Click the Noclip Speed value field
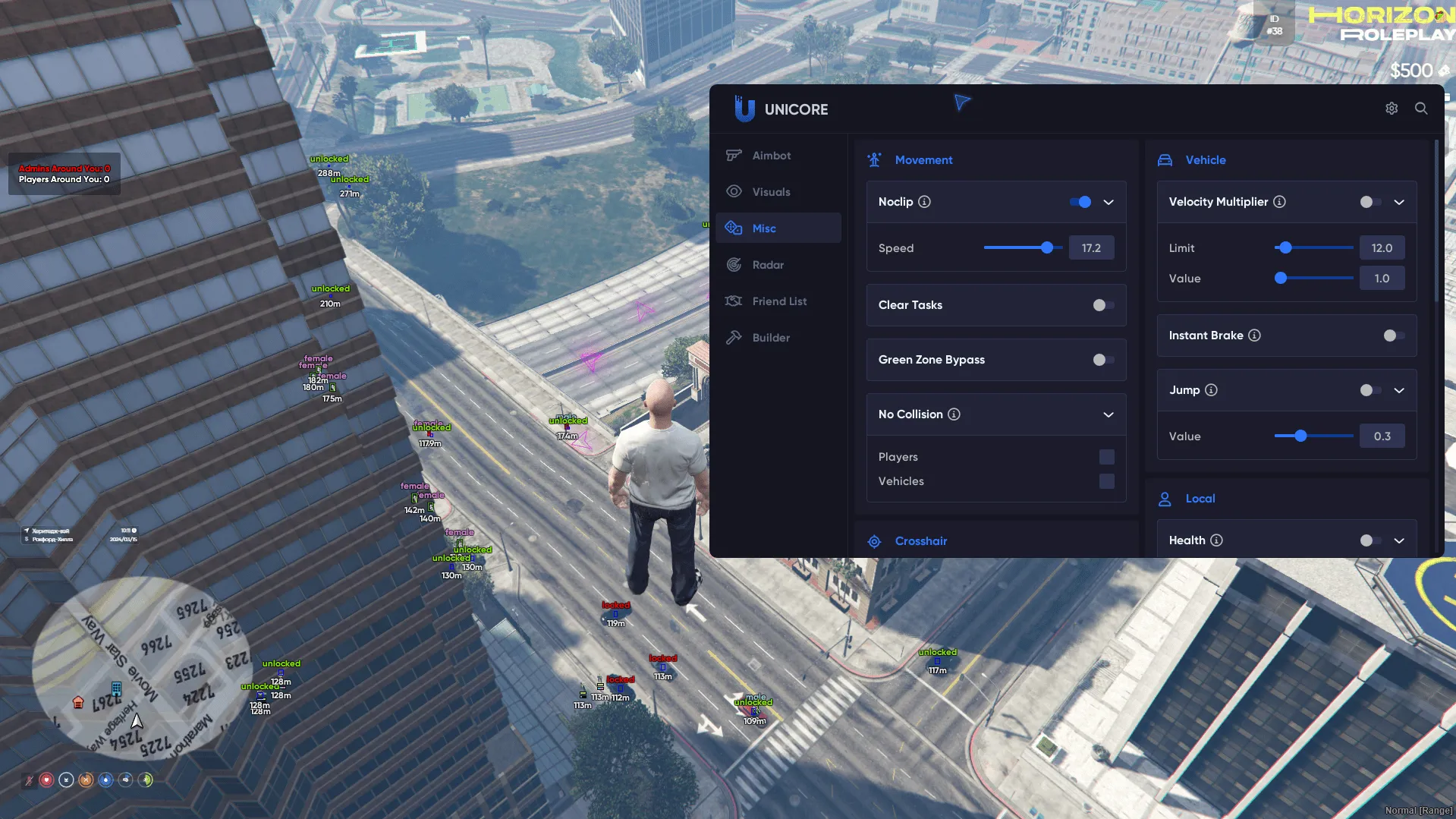Viewport: 1456px width, 819px height. pos(1091,248)
